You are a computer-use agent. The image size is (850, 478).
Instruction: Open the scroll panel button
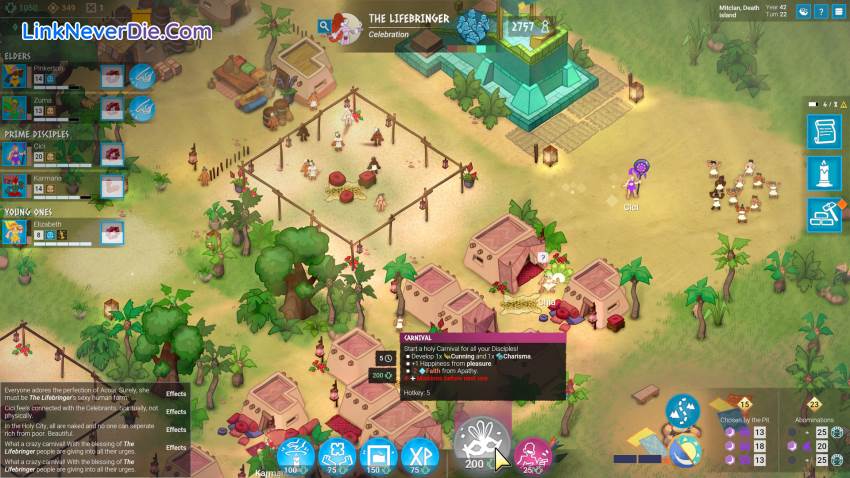point(823,133)
